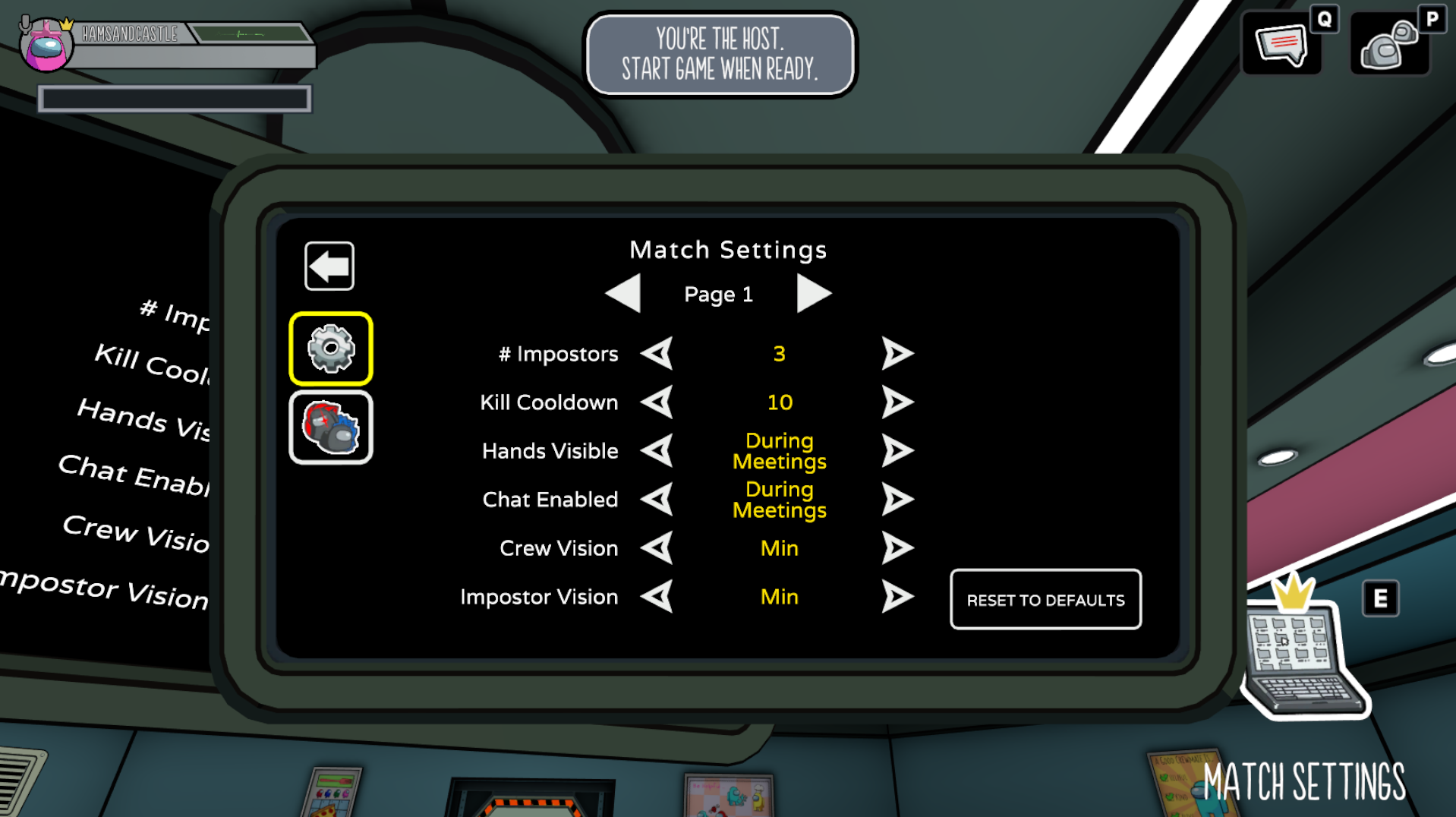Increase Impostor Vision to the next level

[899, 597]
